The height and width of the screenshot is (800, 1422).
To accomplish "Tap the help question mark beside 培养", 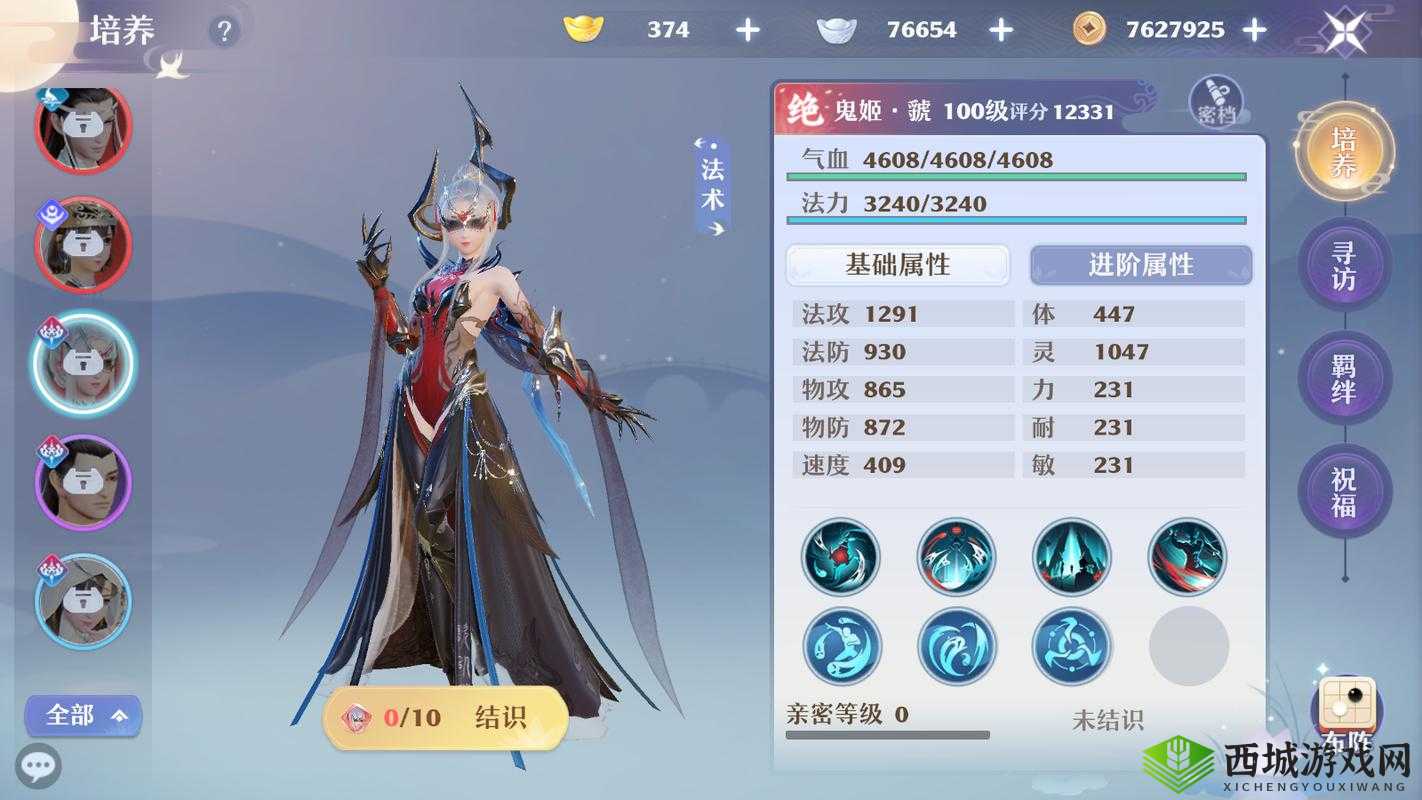I will [224, 30].
